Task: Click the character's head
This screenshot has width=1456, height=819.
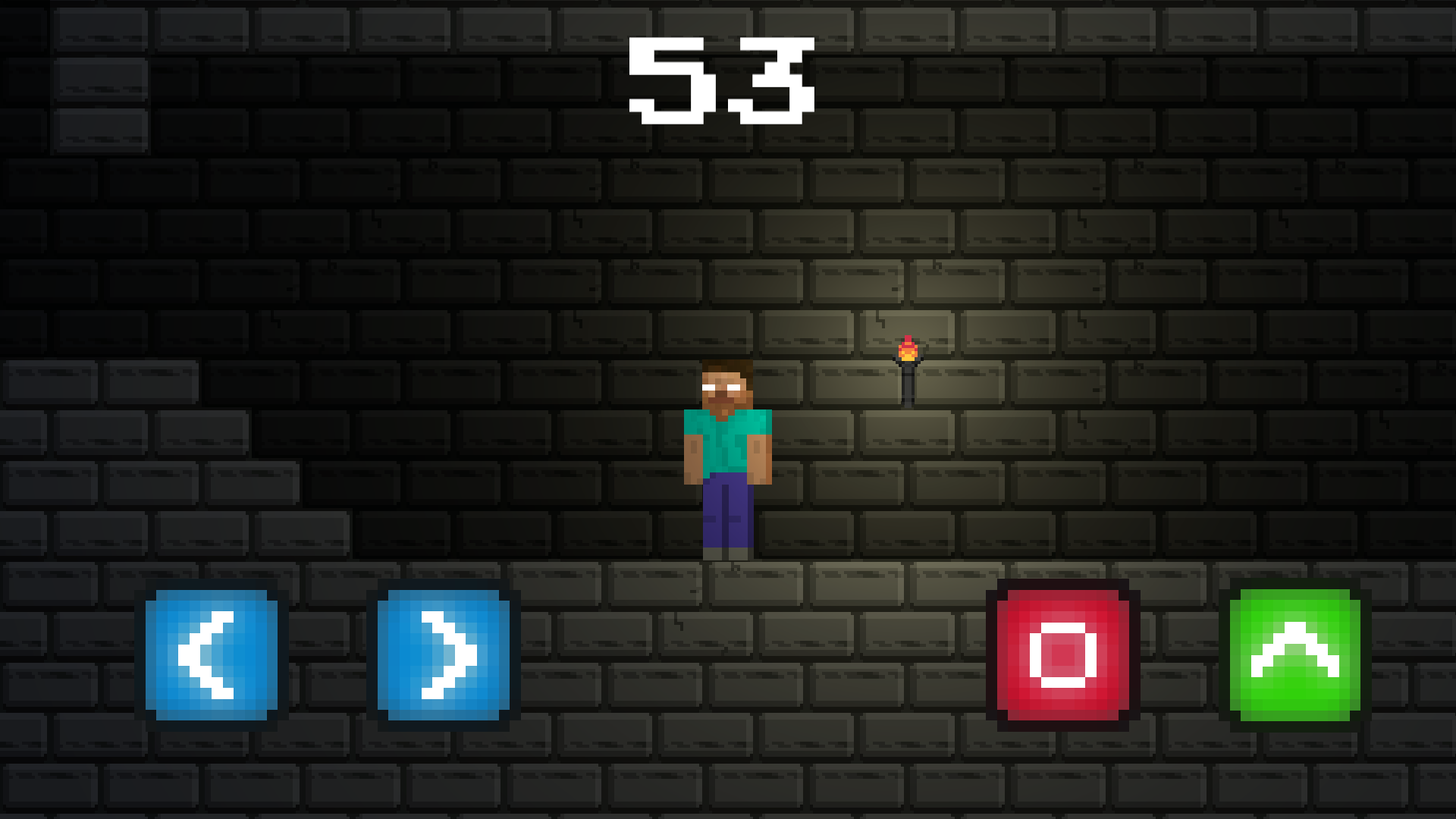Action: (x=728, y=387)
